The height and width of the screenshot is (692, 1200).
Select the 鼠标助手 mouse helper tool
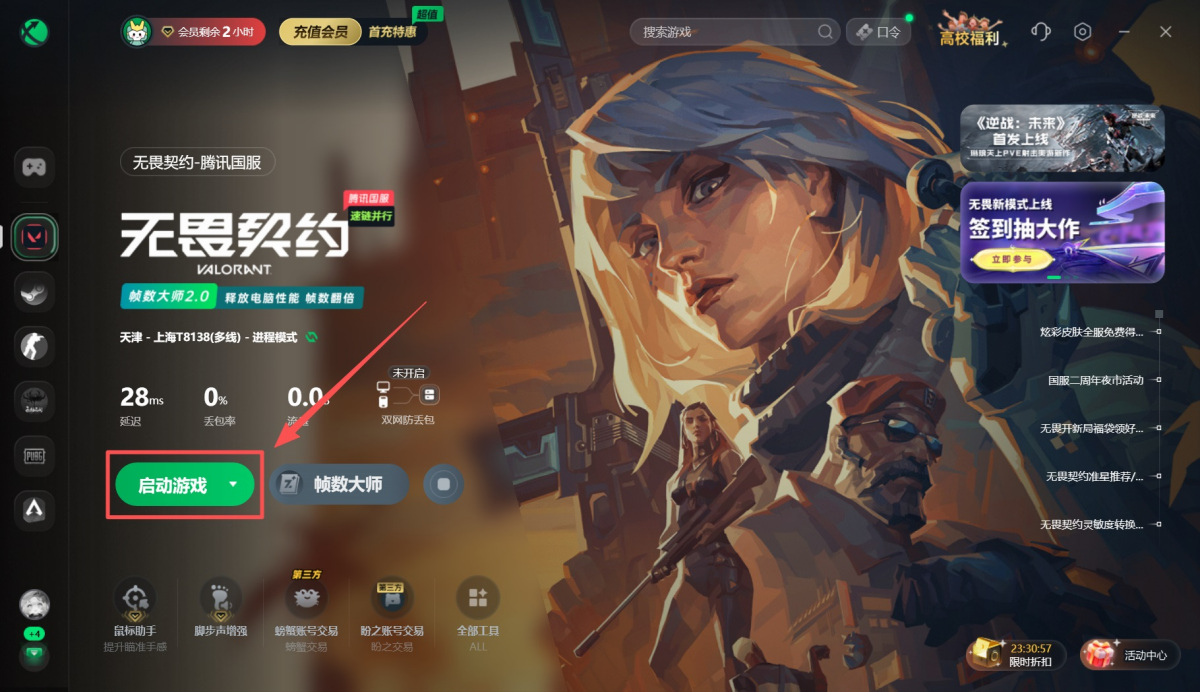click(134, 608)
